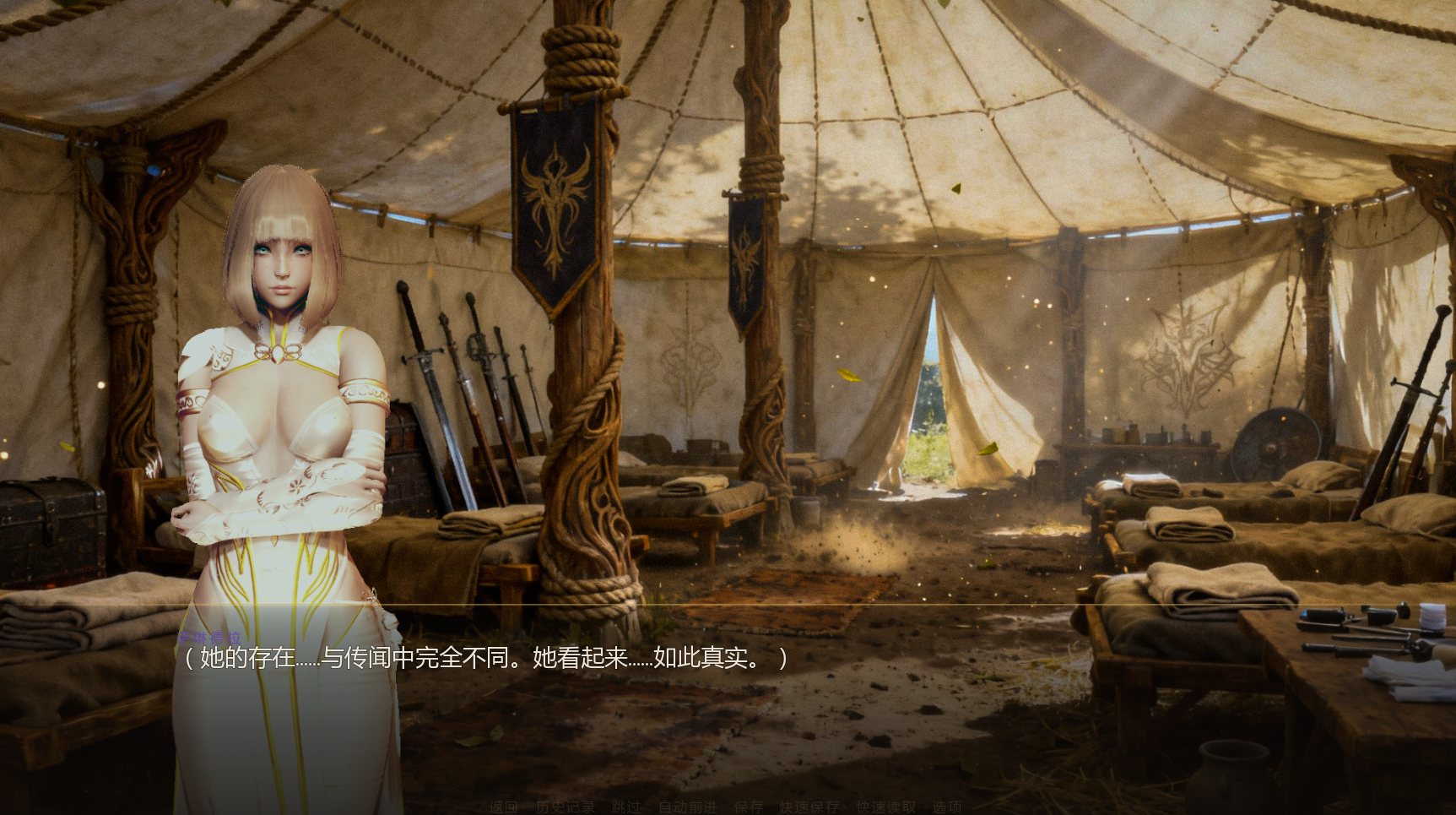Choose 快速保存 quick save

tap(809, 807)
